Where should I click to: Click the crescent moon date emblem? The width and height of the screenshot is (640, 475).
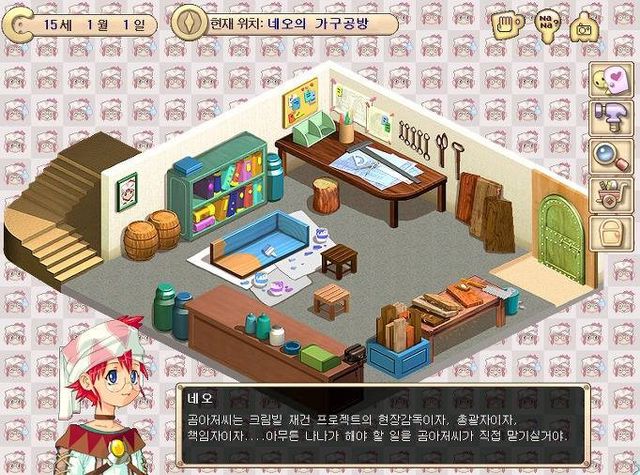tap(17, 23)
